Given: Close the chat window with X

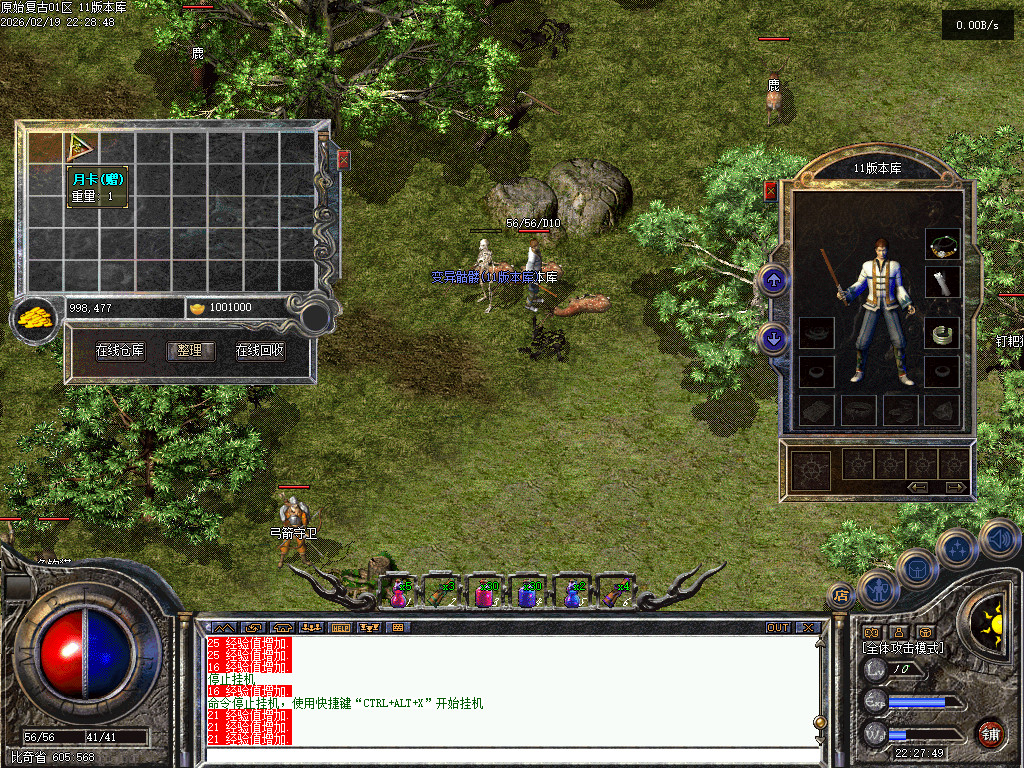Looking at the screenshot, I should click(807, 628).
